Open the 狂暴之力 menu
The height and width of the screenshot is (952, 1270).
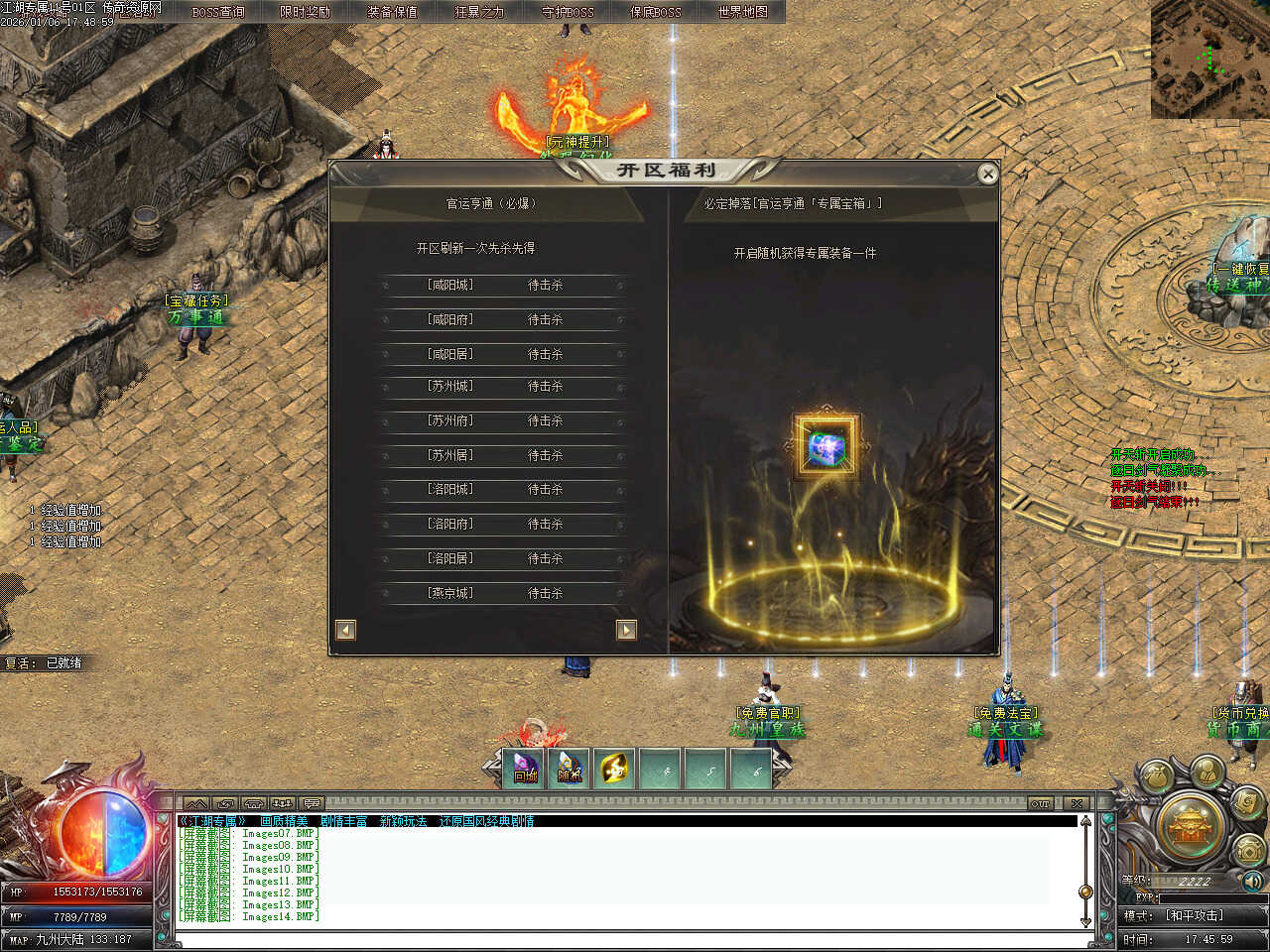pos(479,12)
